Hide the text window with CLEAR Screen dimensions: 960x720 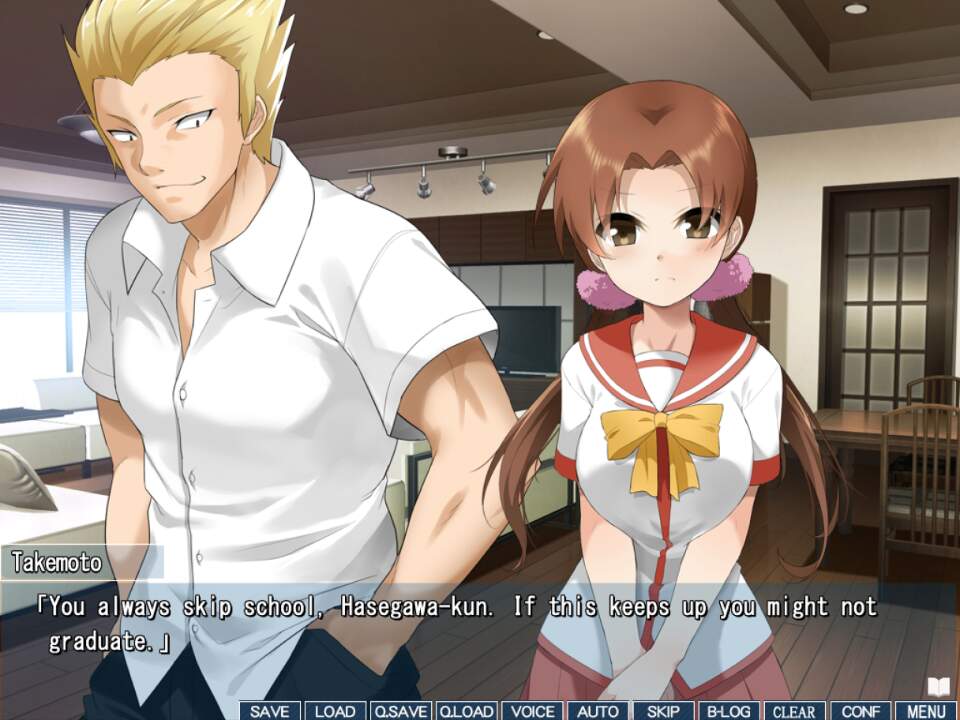coord(795,711)
